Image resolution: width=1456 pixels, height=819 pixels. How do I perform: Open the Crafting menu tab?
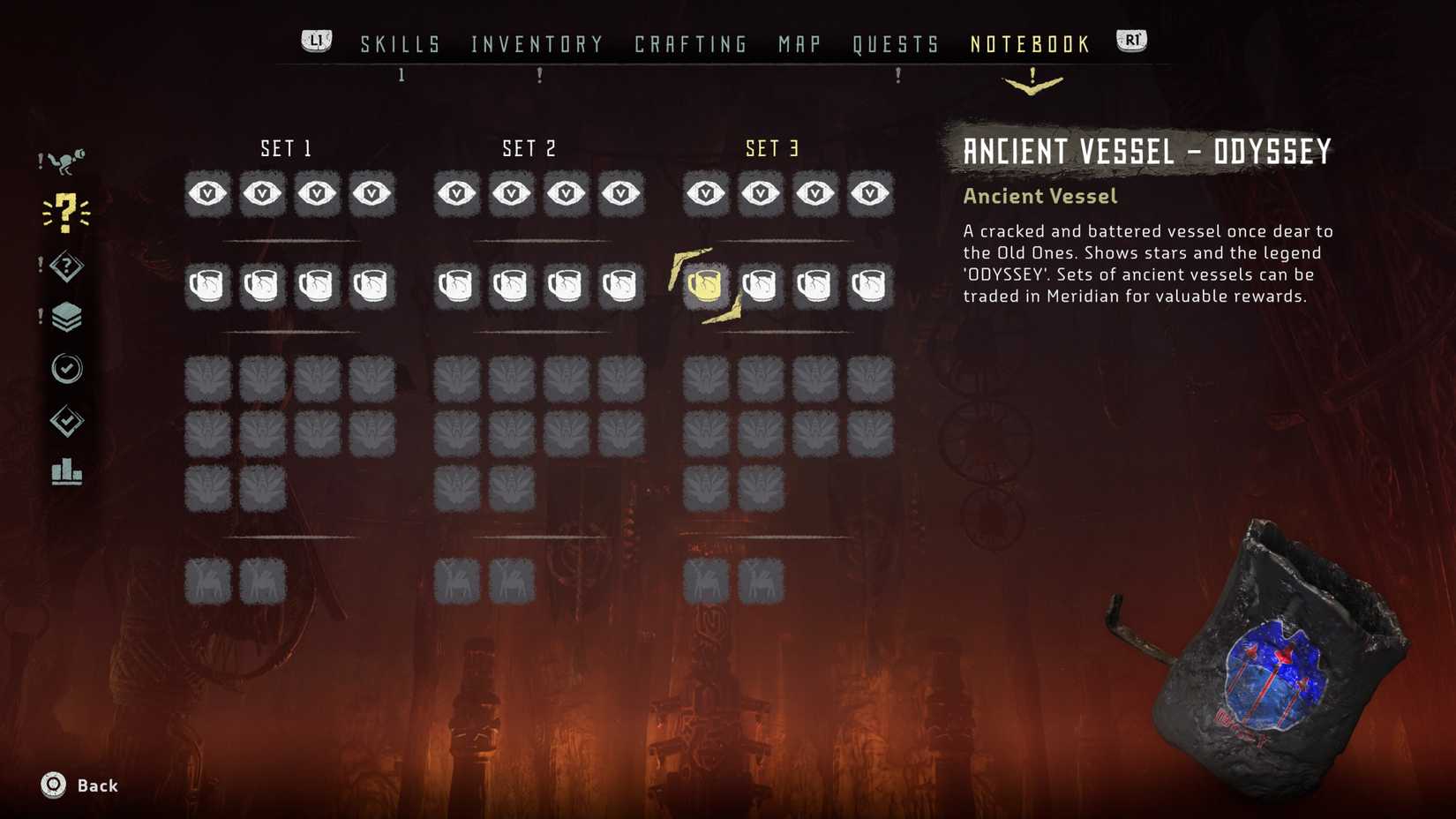[691, 42]
